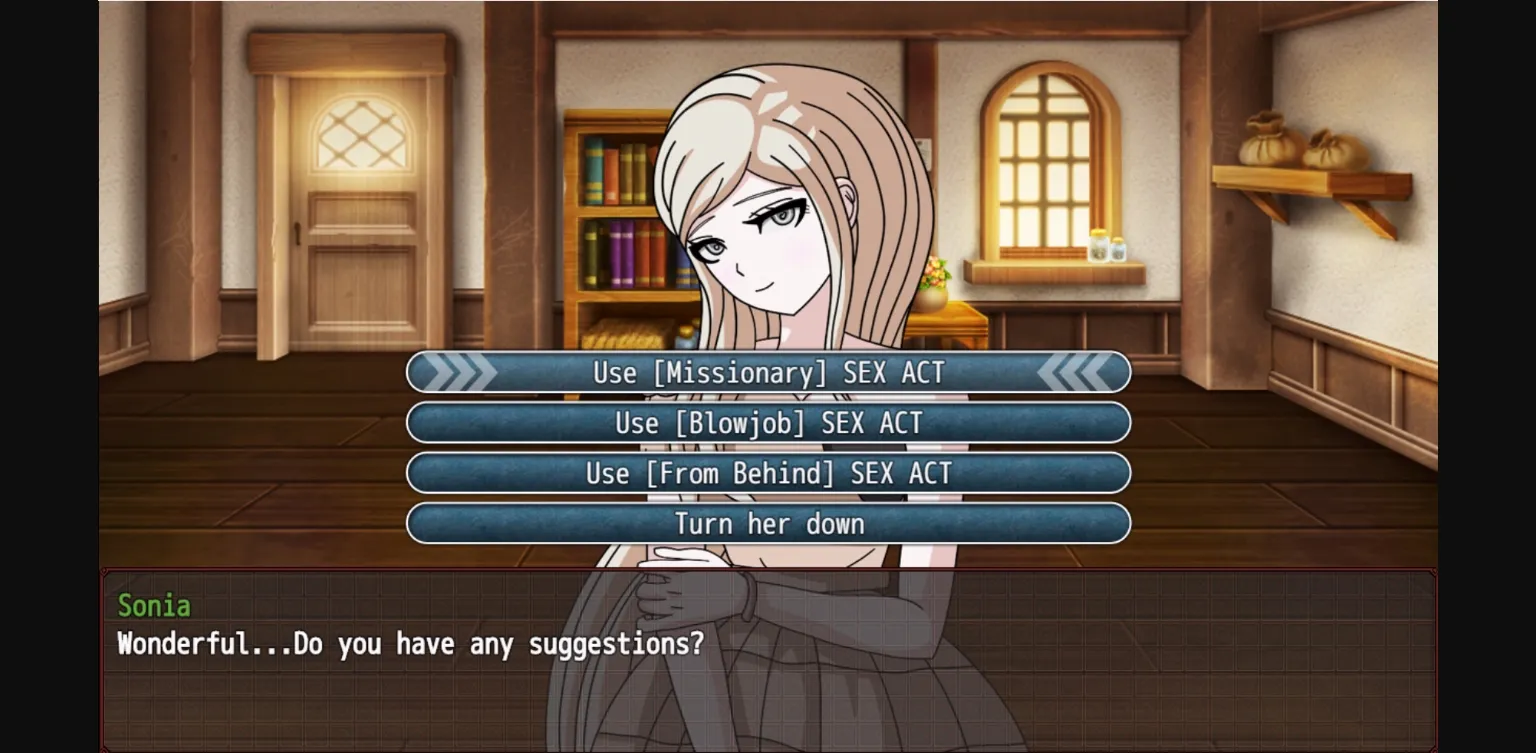Choose "Use [Blowjob] SEX ACT" option
The height and width of the screenshot is (753, 1536).
[x=767, y=422]
